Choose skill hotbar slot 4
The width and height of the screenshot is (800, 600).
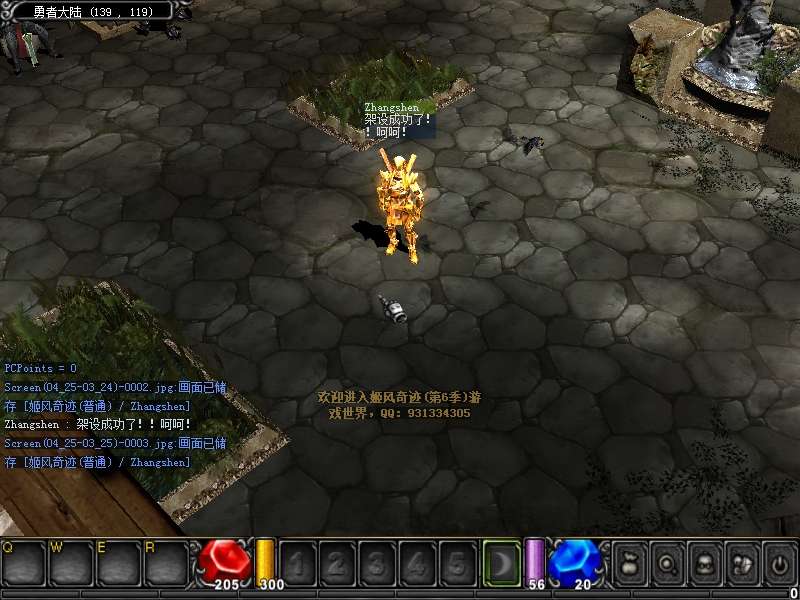[x=416, y=563]
